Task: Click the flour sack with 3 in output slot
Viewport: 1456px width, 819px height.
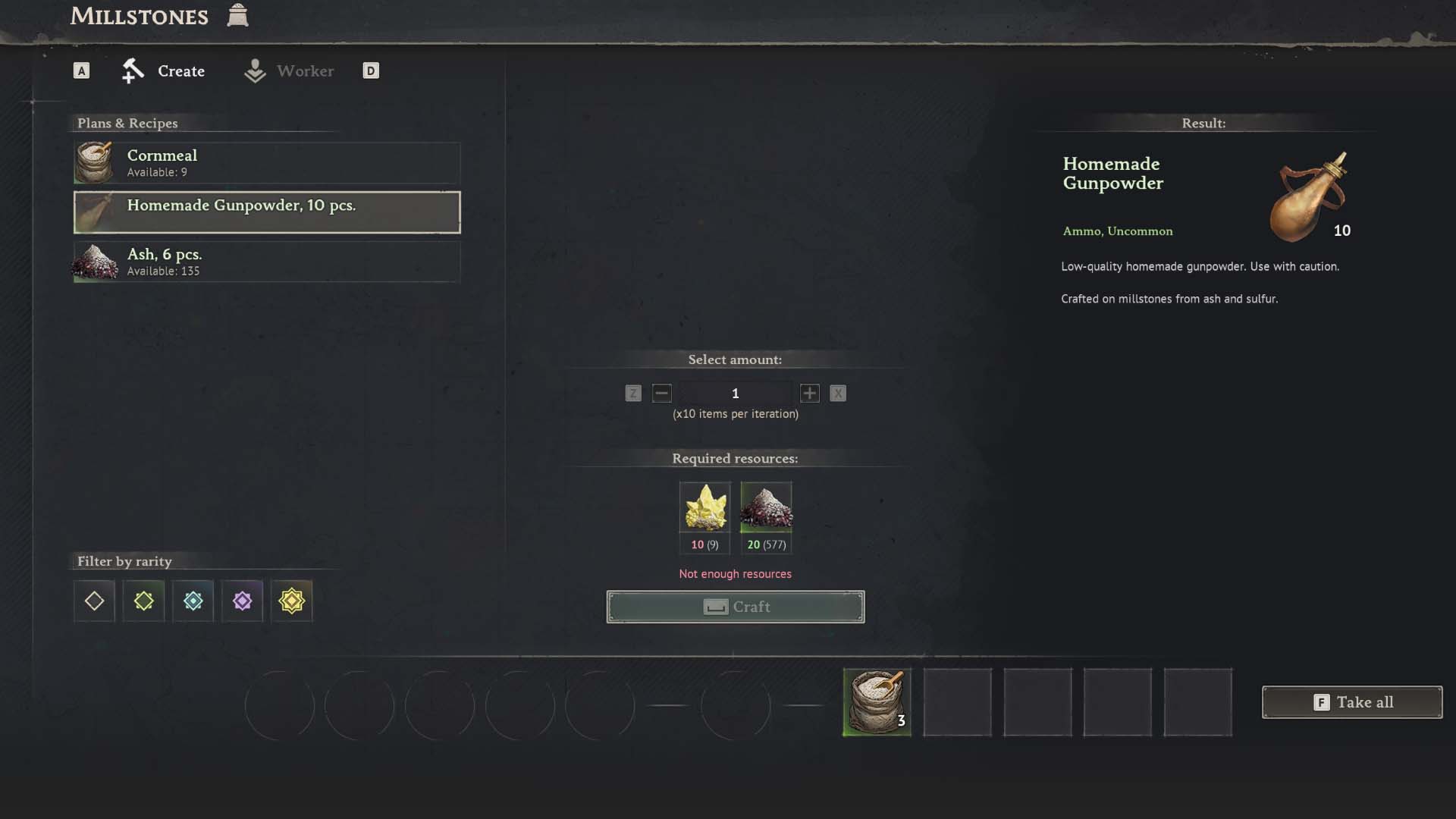Action: click(876, 702)
